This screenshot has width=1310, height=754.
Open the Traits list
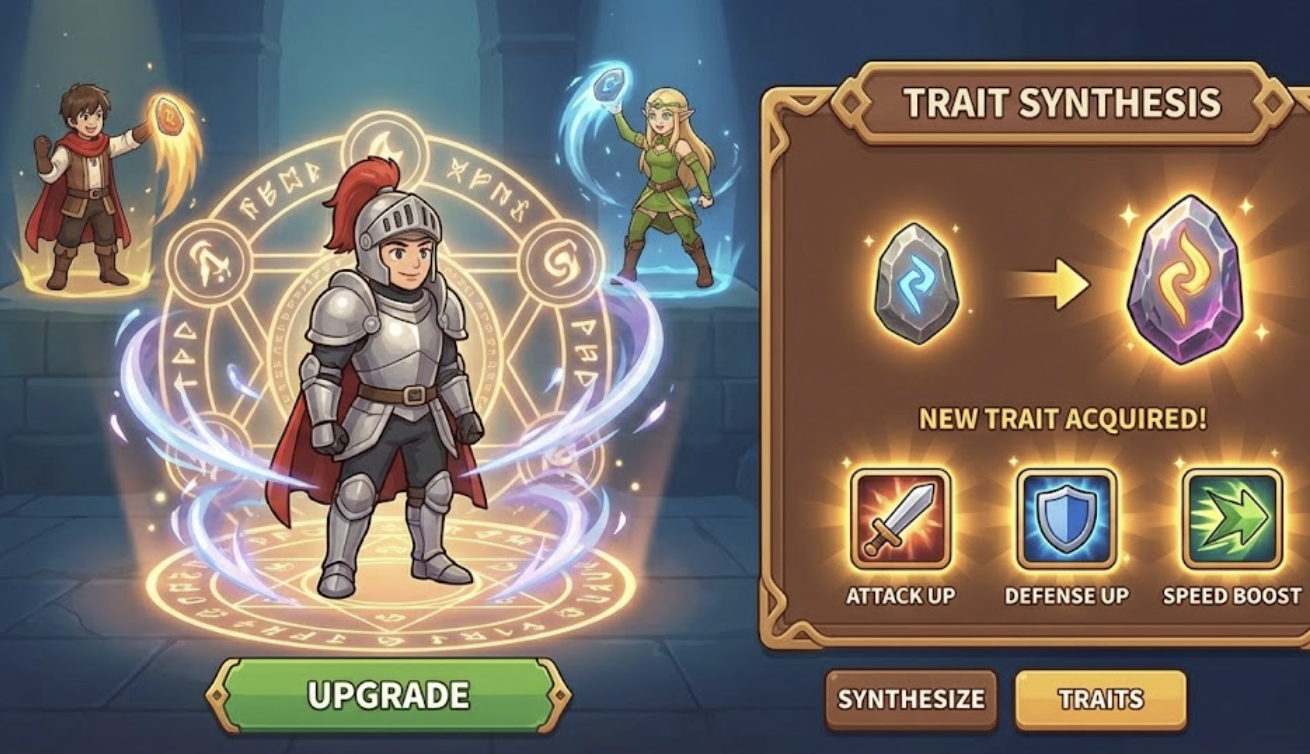[x=1100, y=699]
